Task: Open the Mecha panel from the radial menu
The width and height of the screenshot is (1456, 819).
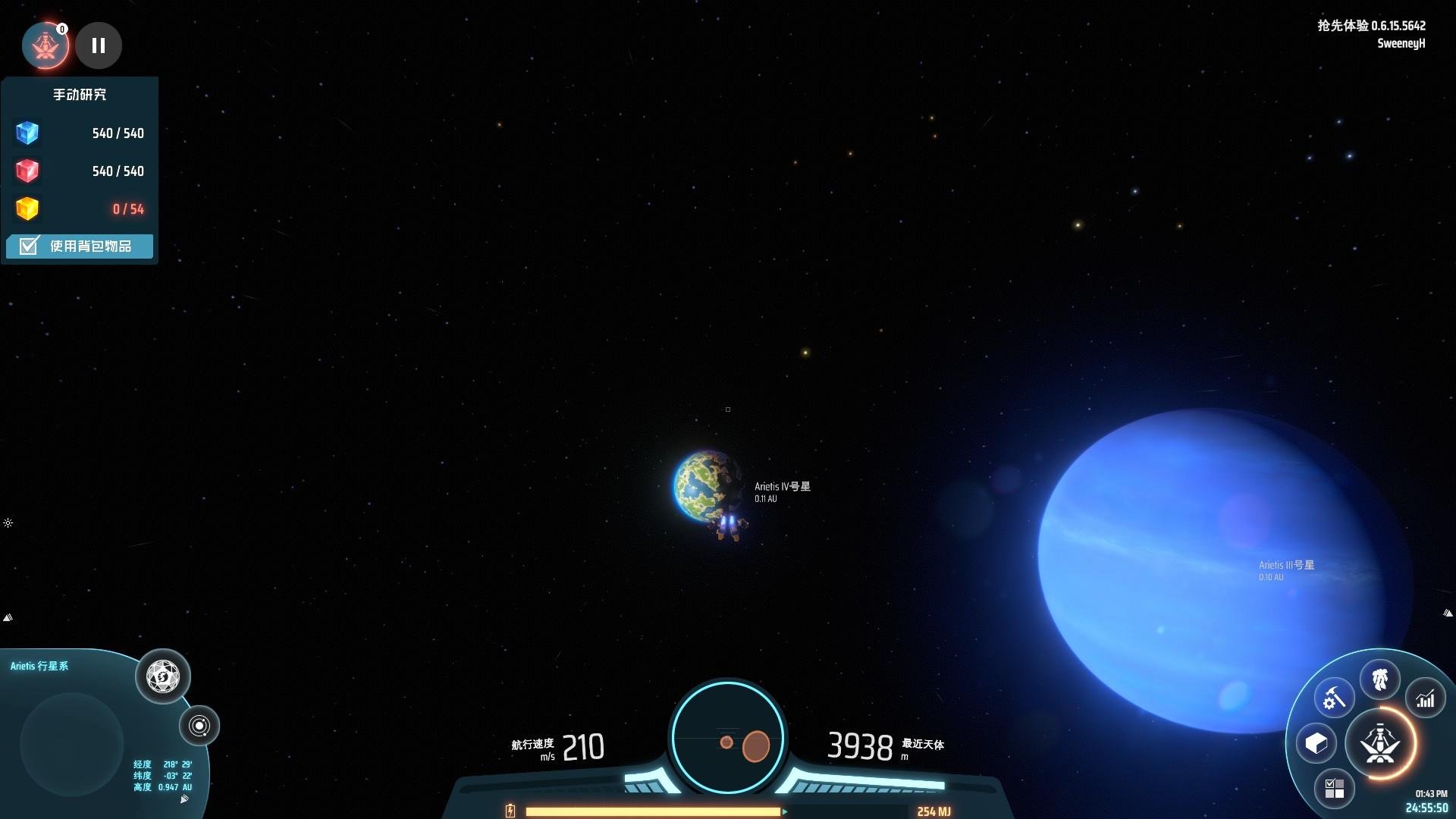Action: [1381, 679]
